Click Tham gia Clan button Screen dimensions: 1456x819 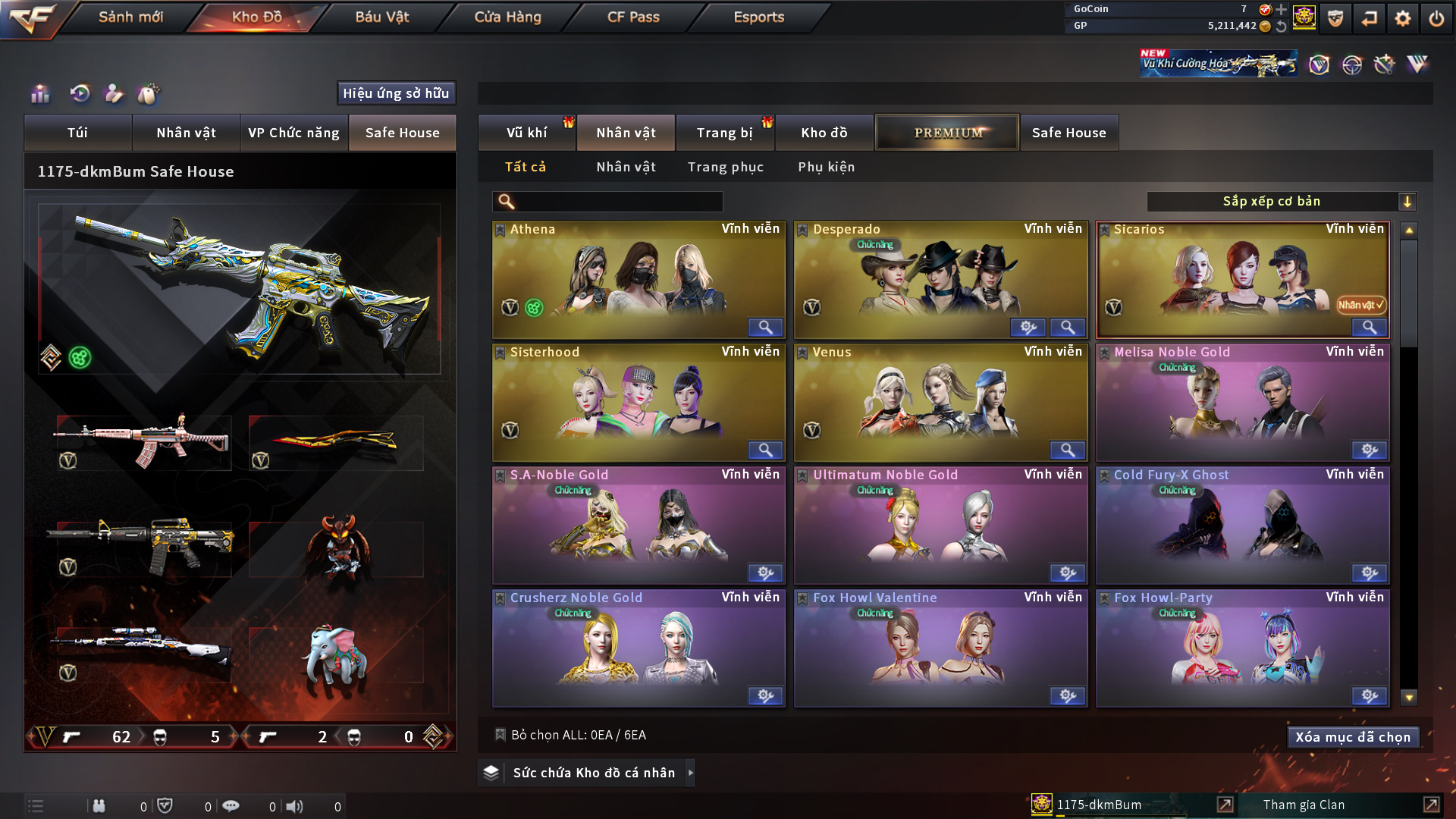pos(1304,805)
